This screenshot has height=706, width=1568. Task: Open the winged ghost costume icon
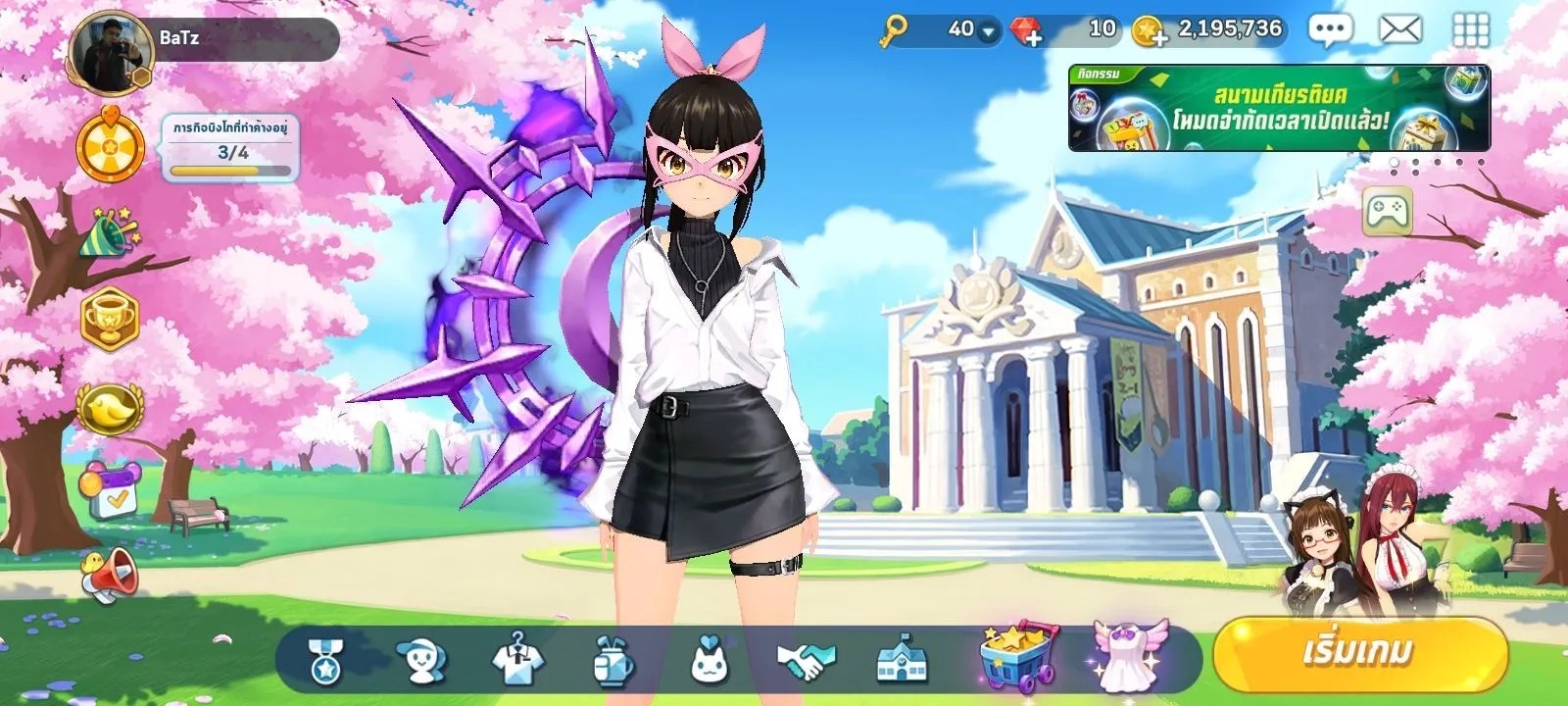pyautogui.click(x=1129, y=655)
